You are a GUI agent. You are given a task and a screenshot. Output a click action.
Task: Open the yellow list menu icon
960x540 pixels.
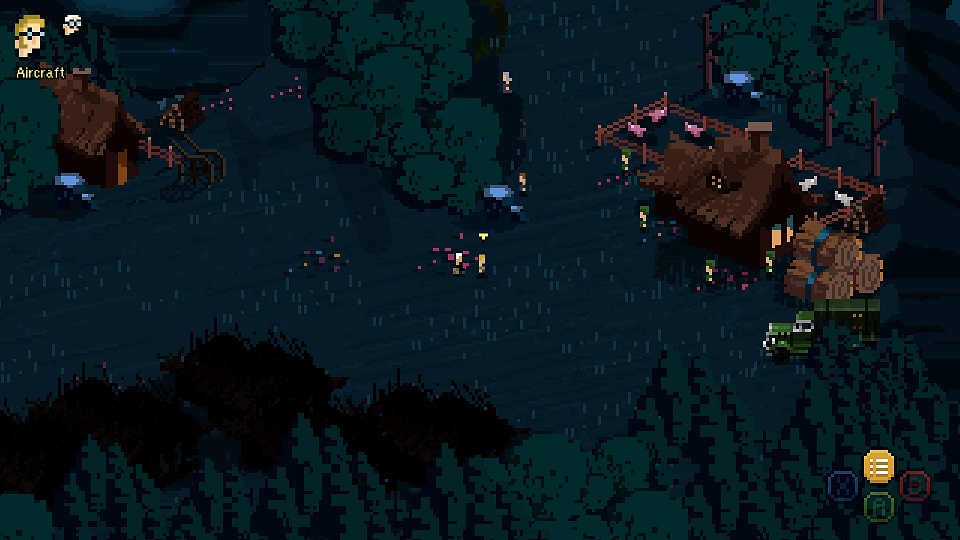click(x=878, y=466)
